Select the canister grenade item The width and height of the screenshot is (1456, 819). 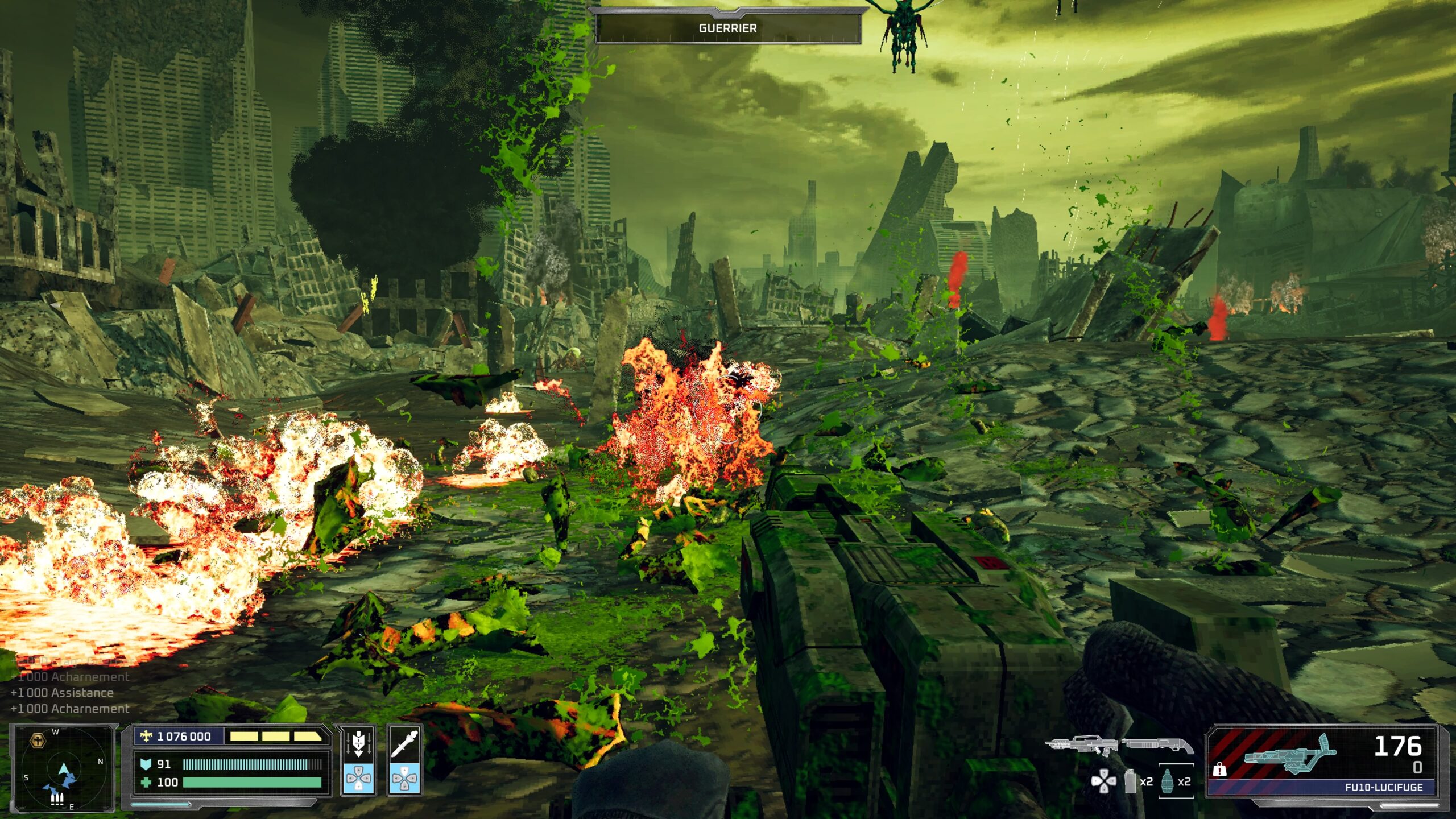pyautogui.click(x=1131, y=781)
